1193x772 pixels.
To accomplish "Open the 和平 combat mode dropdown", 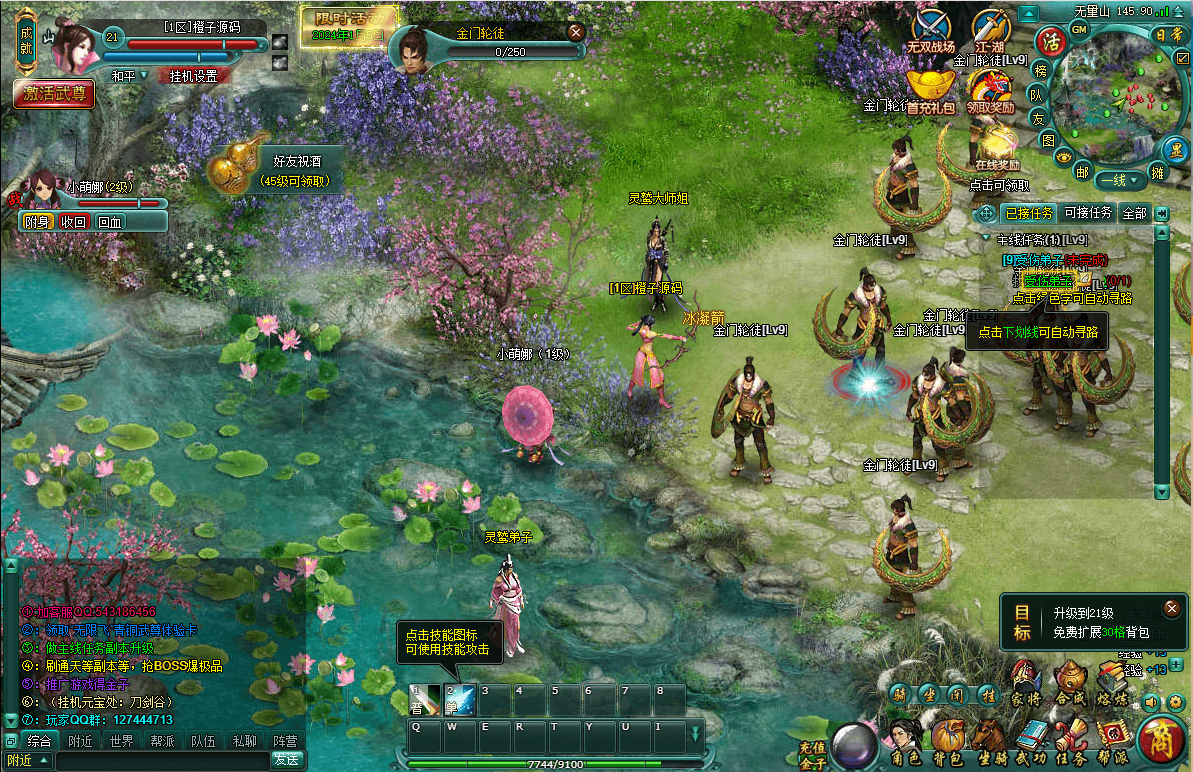I will (129, 76).
